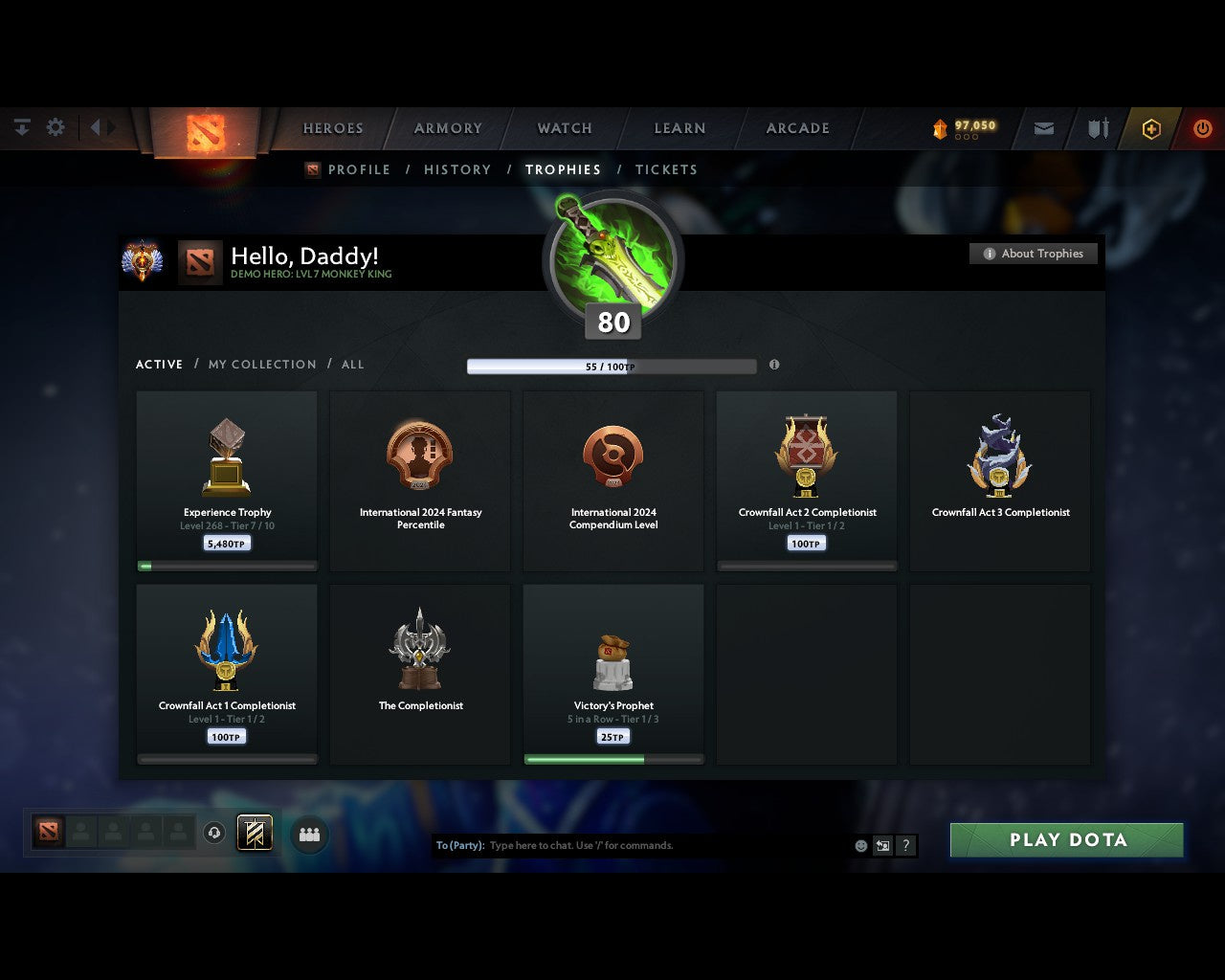Viewport: 1225px width, 980px height.
Task: Click the shard currency icon showing 97,050
Action: tap(939, 124)
